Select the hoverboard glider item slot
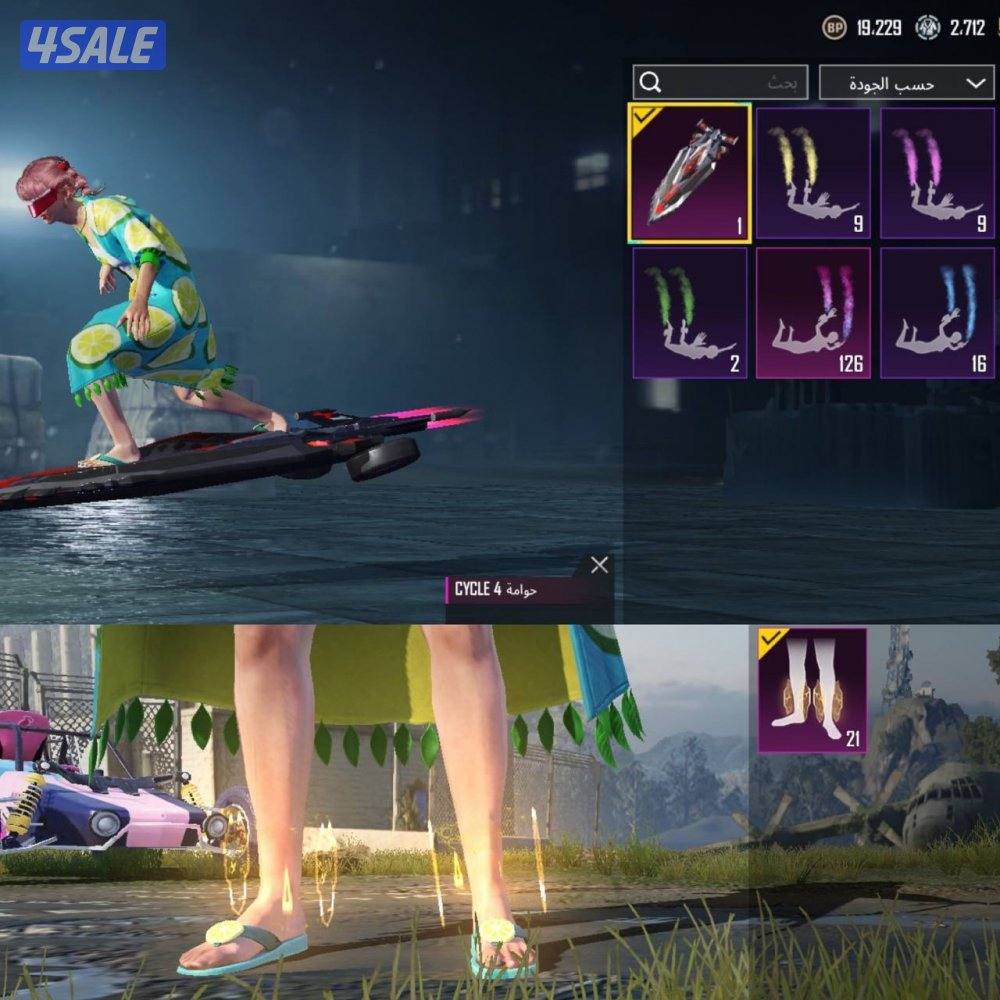This screenshot has height=1000, width=1000. [x=690, y=172]
